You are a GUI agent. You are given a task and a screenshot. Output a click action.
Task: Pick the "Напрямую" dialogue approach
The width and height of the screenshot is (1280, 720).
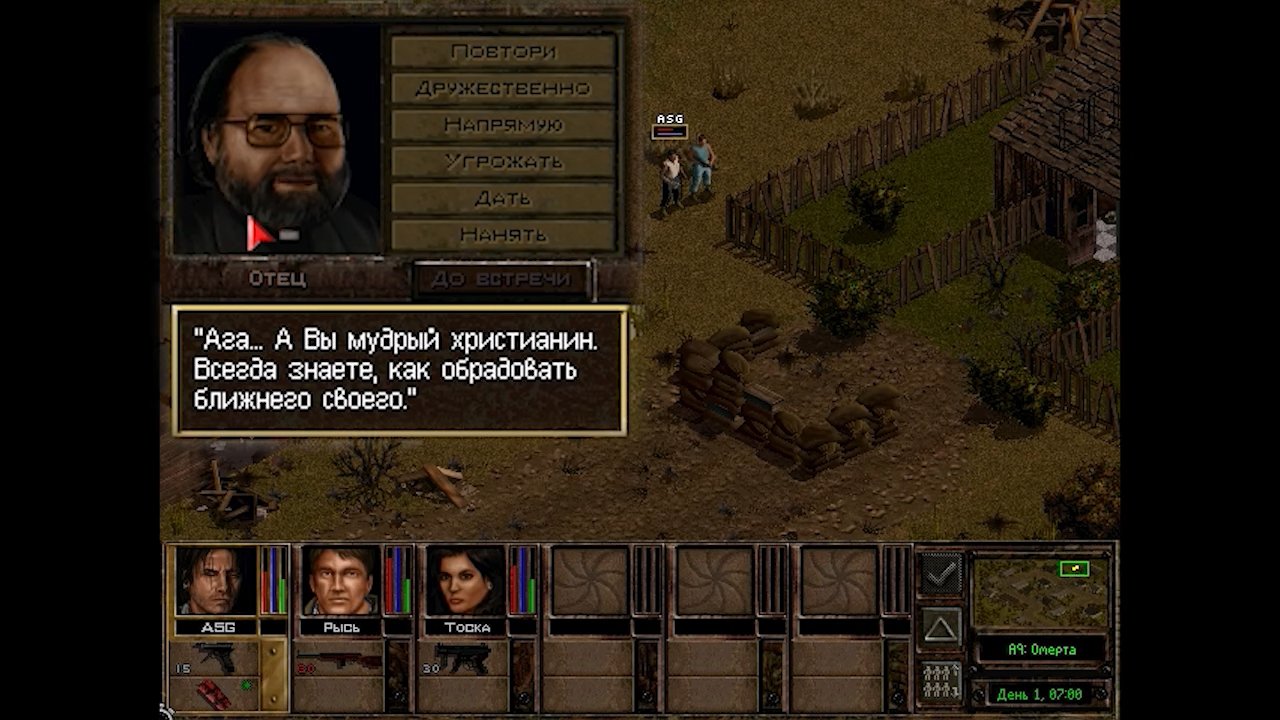coord(503,125)
